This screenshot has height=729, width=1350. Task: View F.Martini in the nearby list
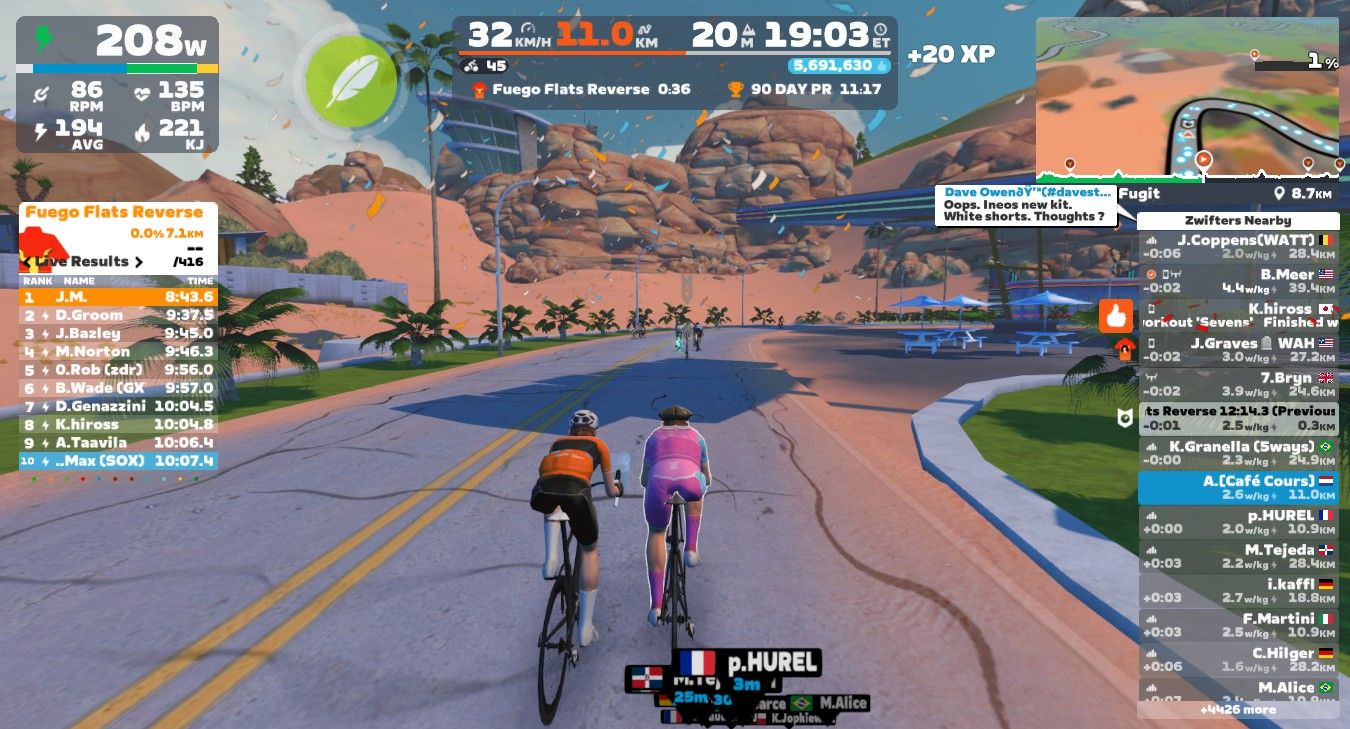1238,625
